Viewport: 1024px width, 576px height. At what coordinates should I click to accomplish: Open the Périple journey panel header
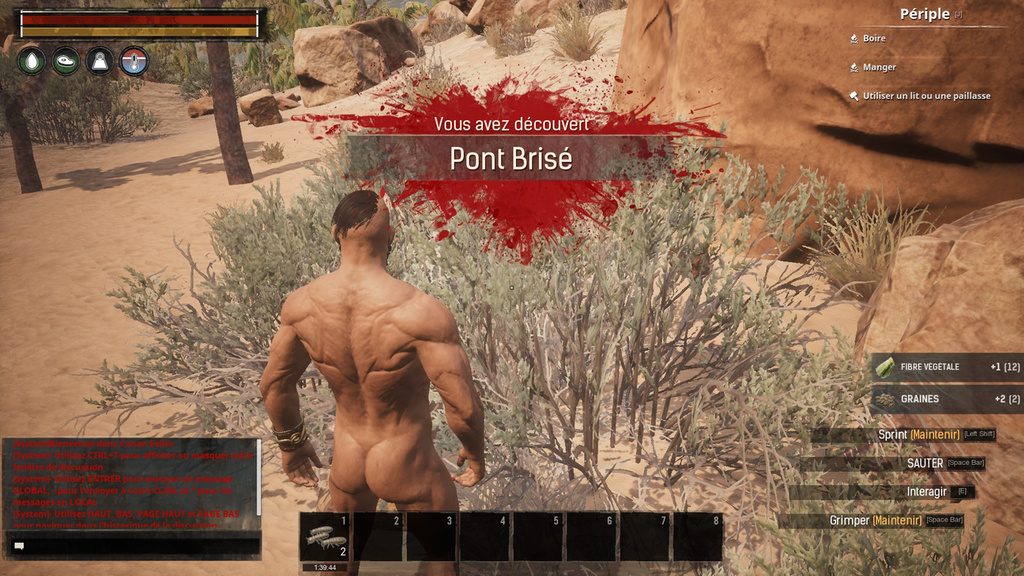[x=924, y=14]
